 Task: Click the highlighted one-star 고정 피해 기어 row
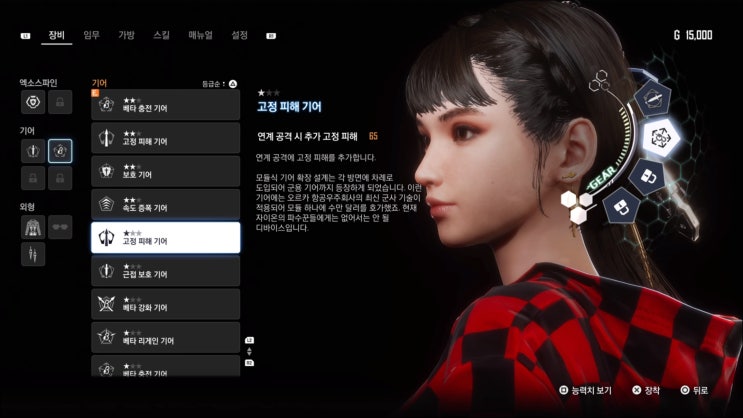coord(165,237)
